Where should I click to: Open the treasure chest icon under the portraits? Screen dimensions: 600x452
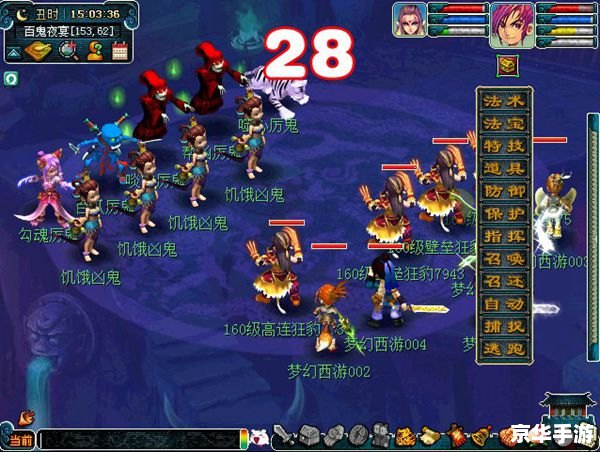(x=507, y=66)
